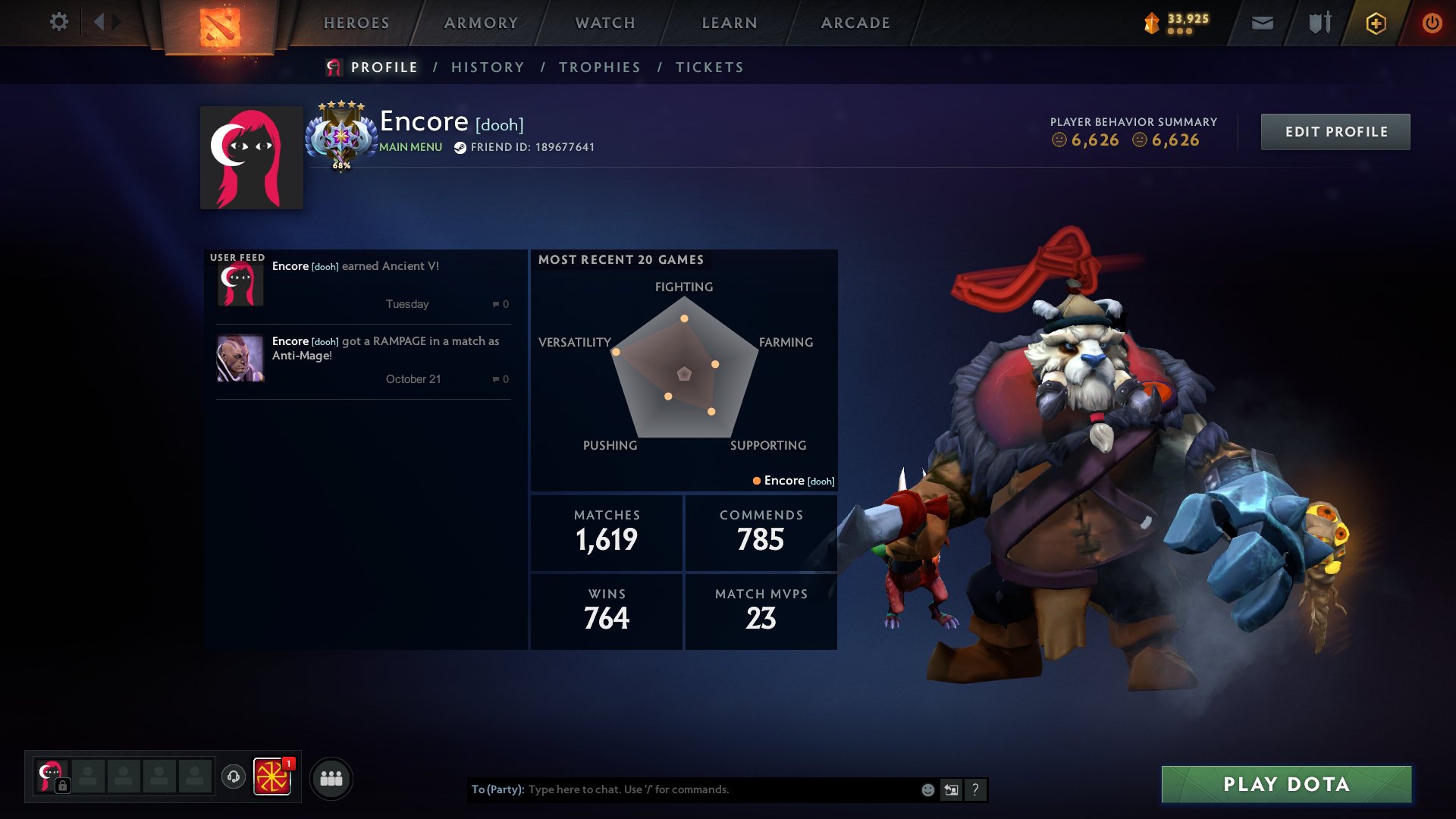
Task: Expand the Dota Plus notification emblem
Action: click(x=273, y=777)
